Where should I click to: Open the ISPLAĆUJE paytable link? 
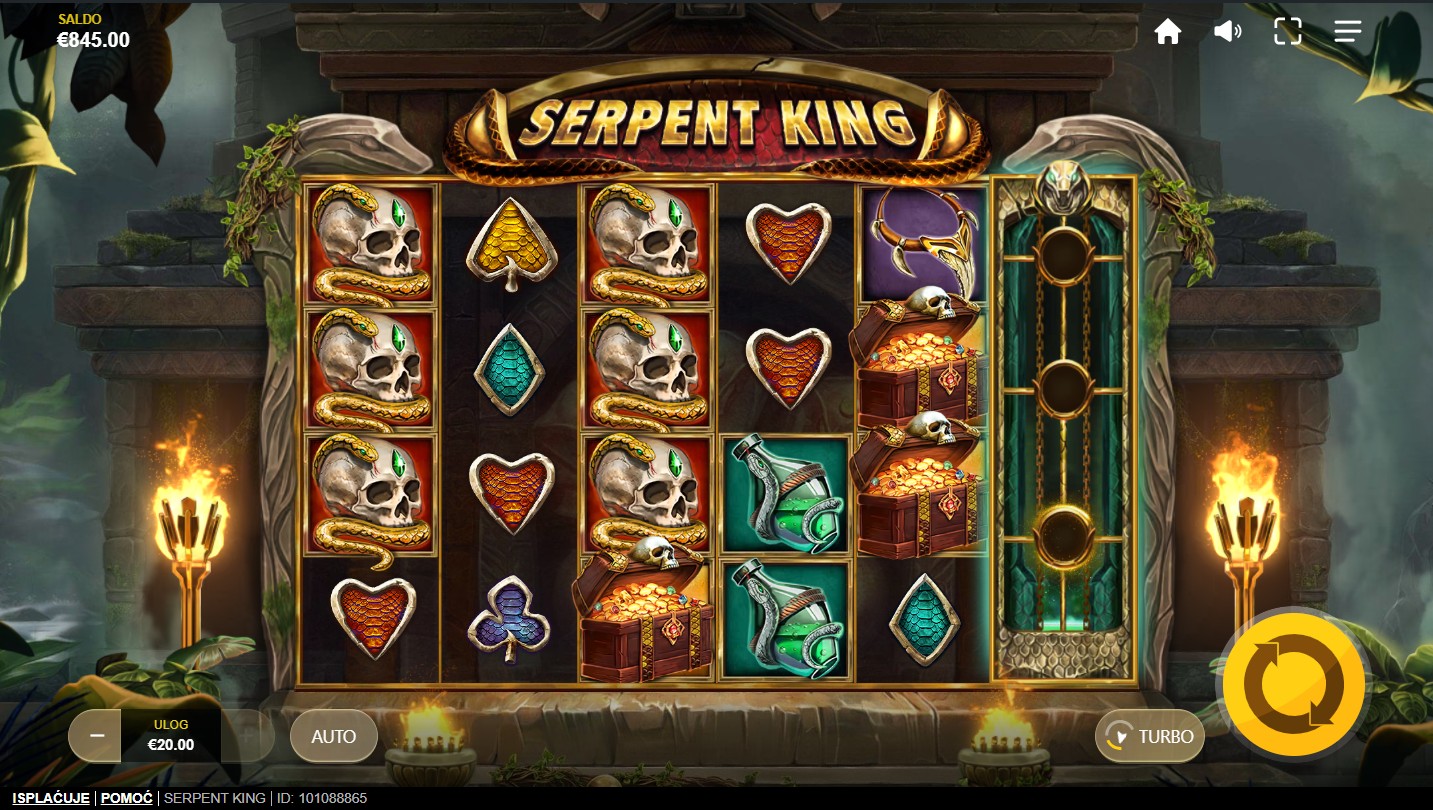click(x=51, y=798)
